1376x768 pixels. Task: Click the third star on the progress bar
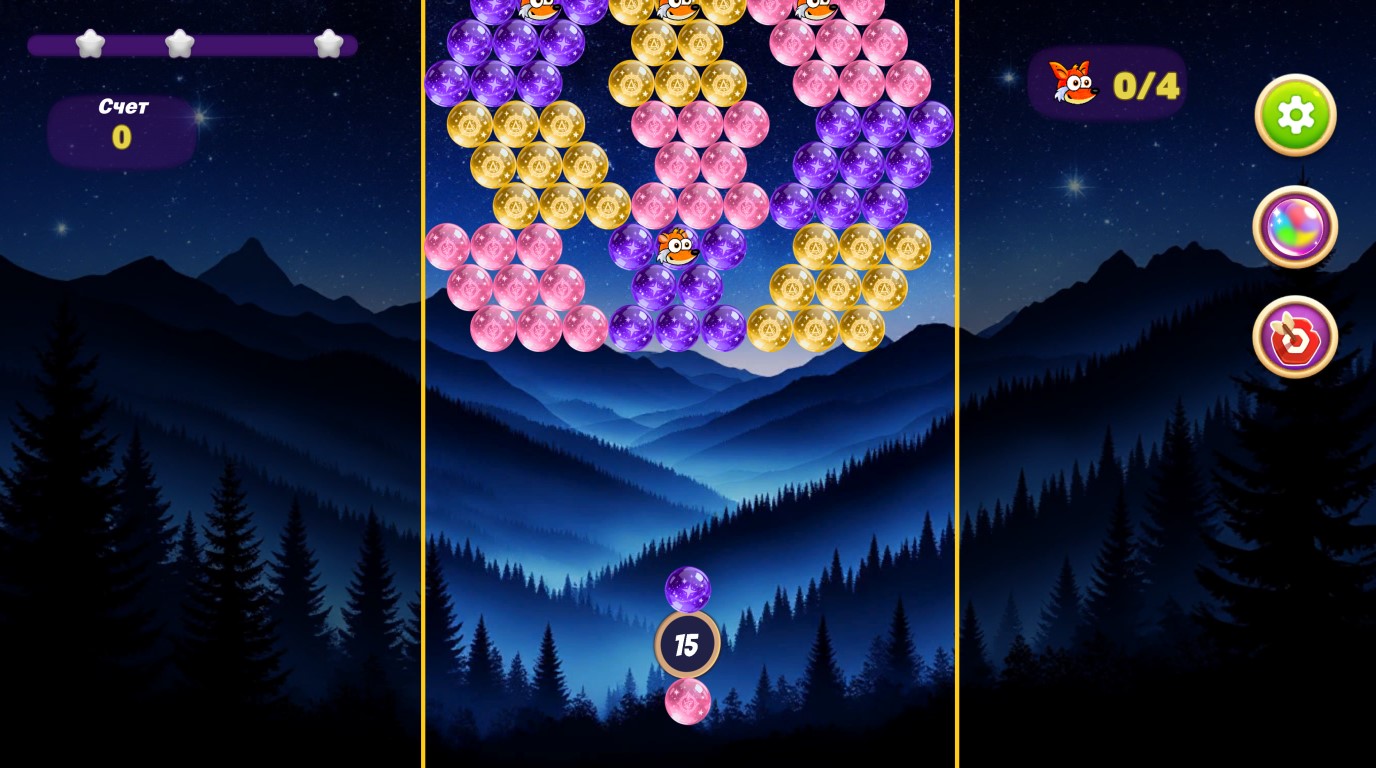pyautogui.click(x=327, y=44)
